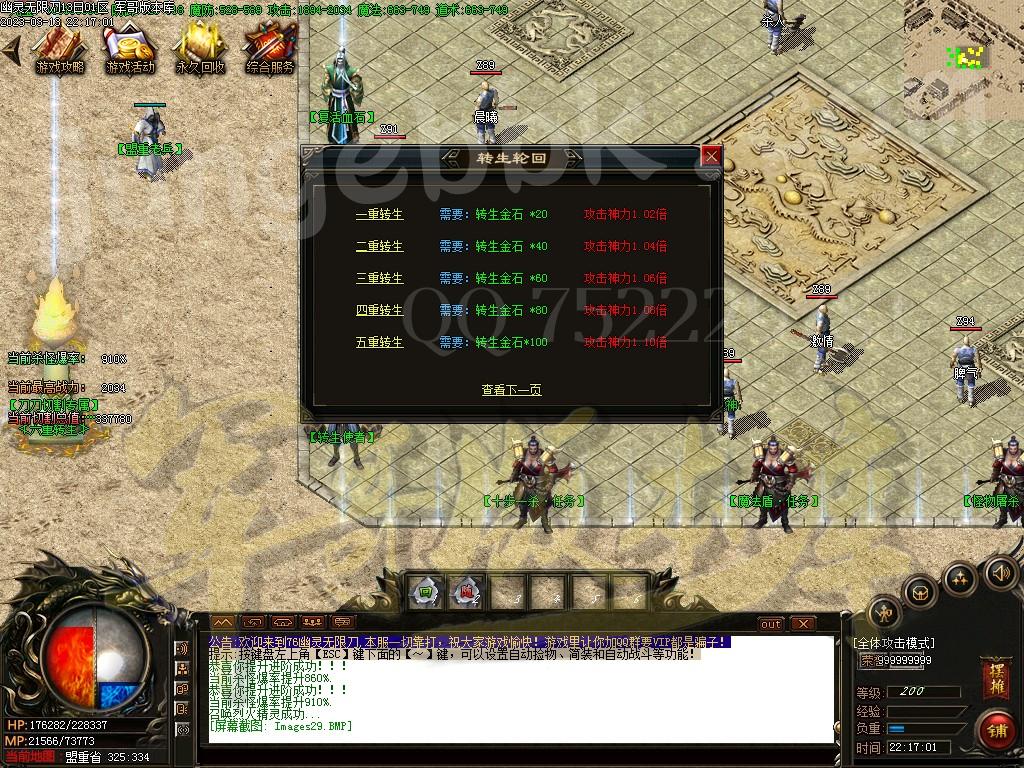
Task: Select 四重转生 from the list
Action: point(379,310)
